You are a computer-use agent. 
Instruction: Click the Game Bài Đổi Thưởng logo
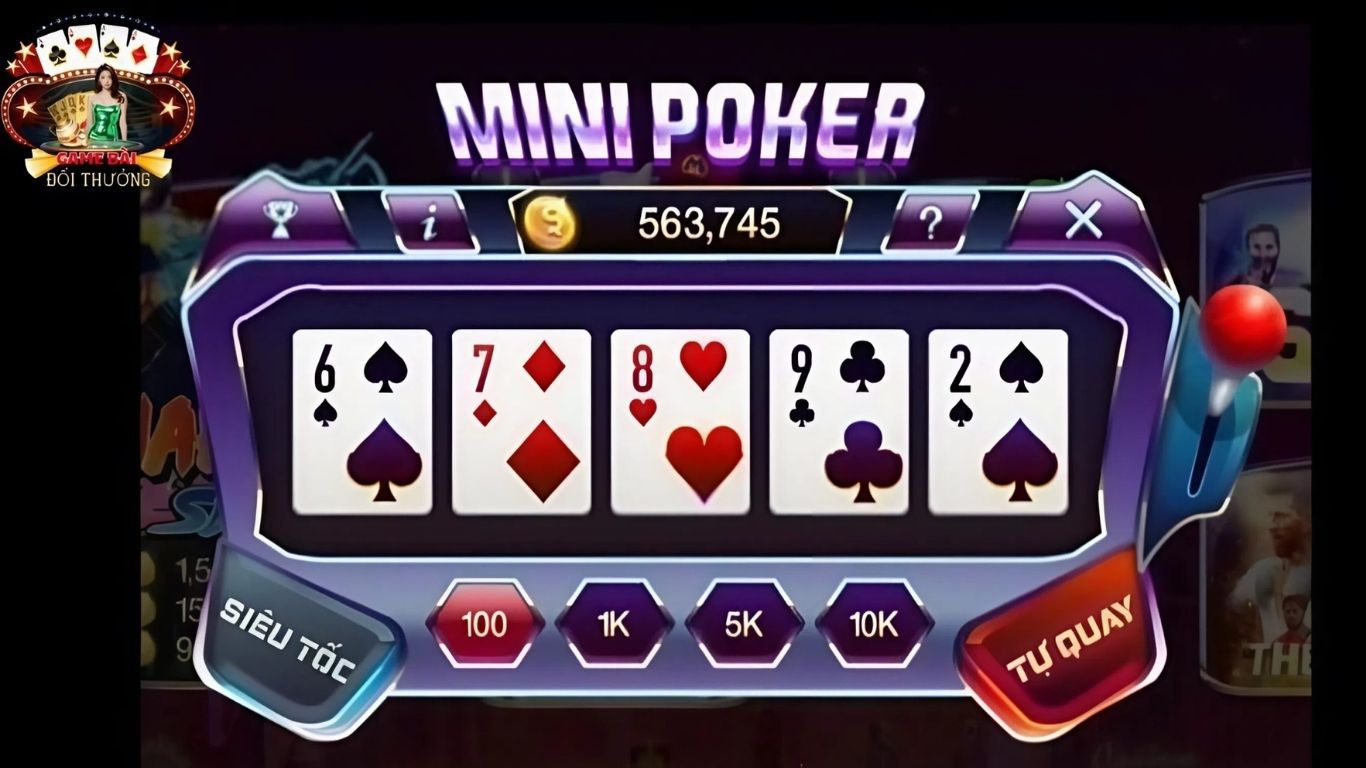pyautogui.click(x=95, y=95)
